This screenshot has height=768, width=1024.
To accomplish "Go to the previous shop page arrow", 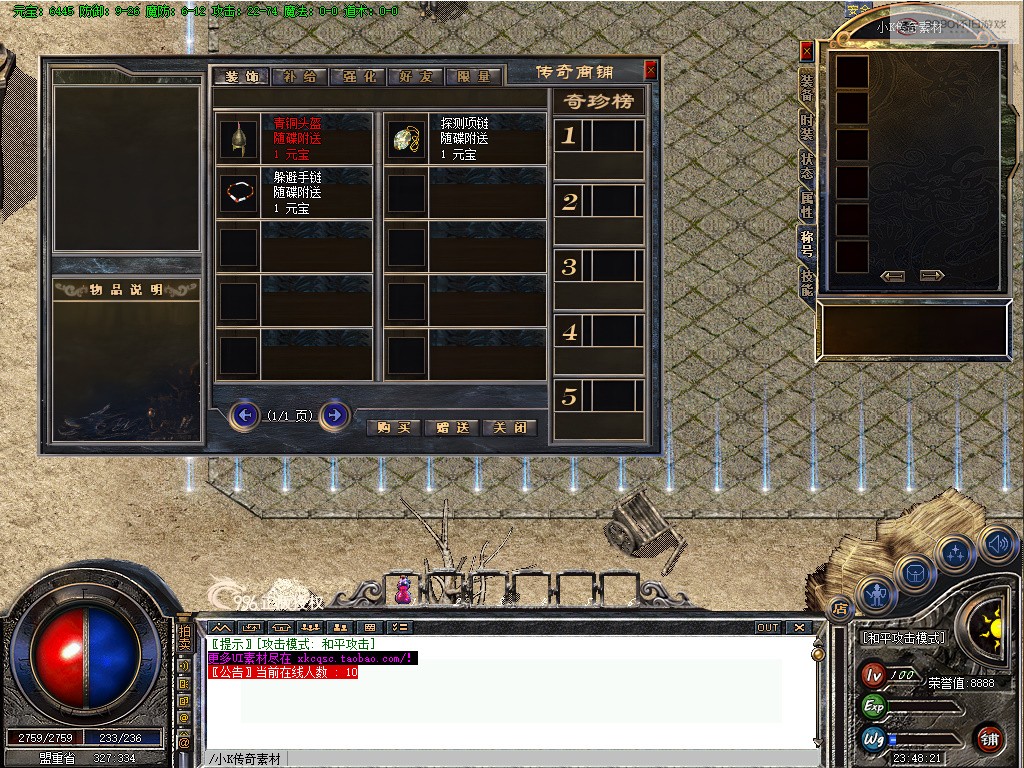I will tap(244, 414).
